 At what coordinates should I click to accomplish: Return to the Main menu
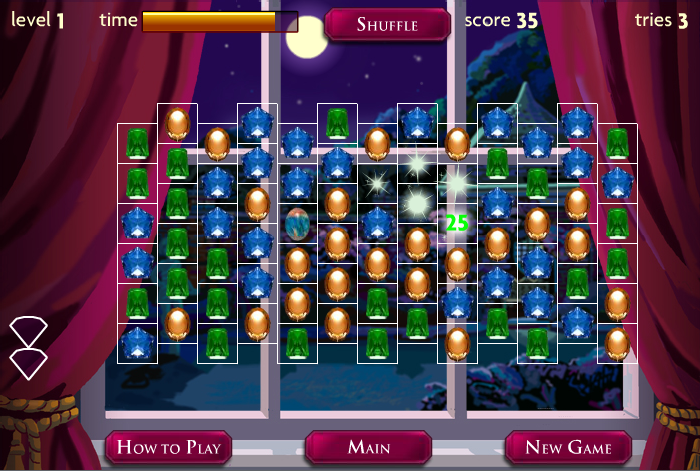click(x=368, y=447)
